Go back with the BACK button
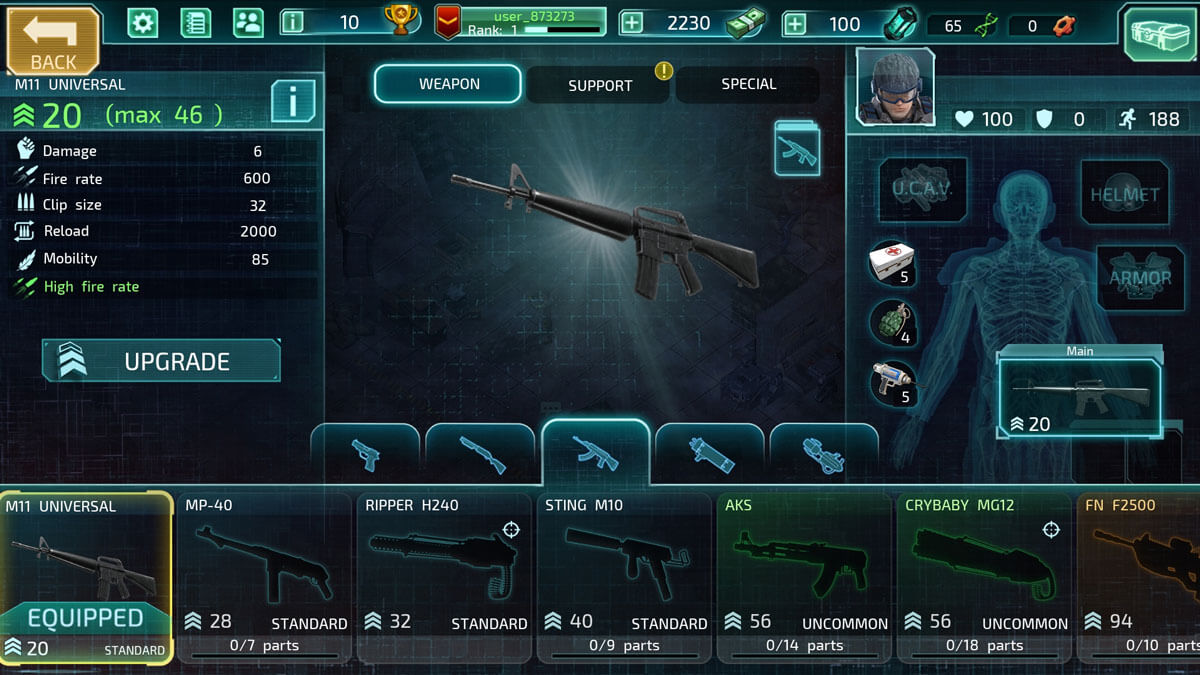Image resolution: width=1200 pixels, height=675 pixels. click(x=52, y=40)
